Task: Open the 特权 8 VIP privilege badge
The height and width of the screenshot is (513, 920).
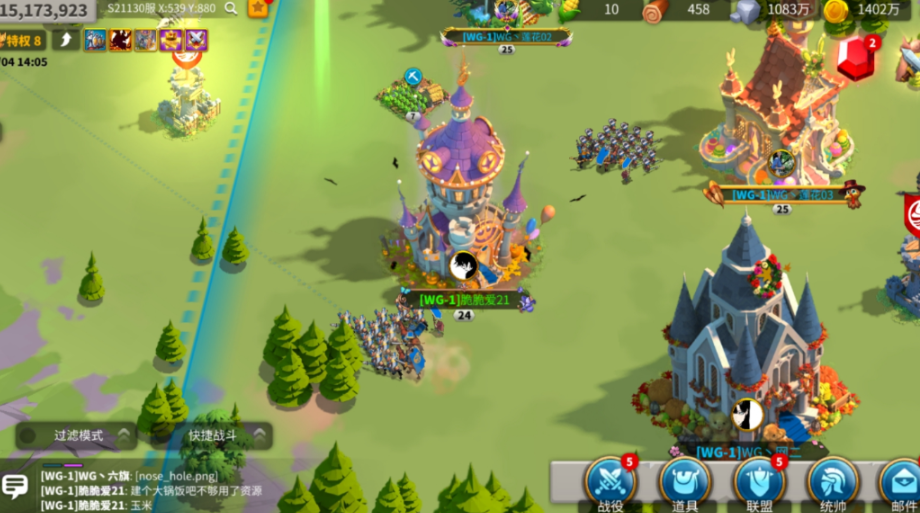Action: pos(22,40)
